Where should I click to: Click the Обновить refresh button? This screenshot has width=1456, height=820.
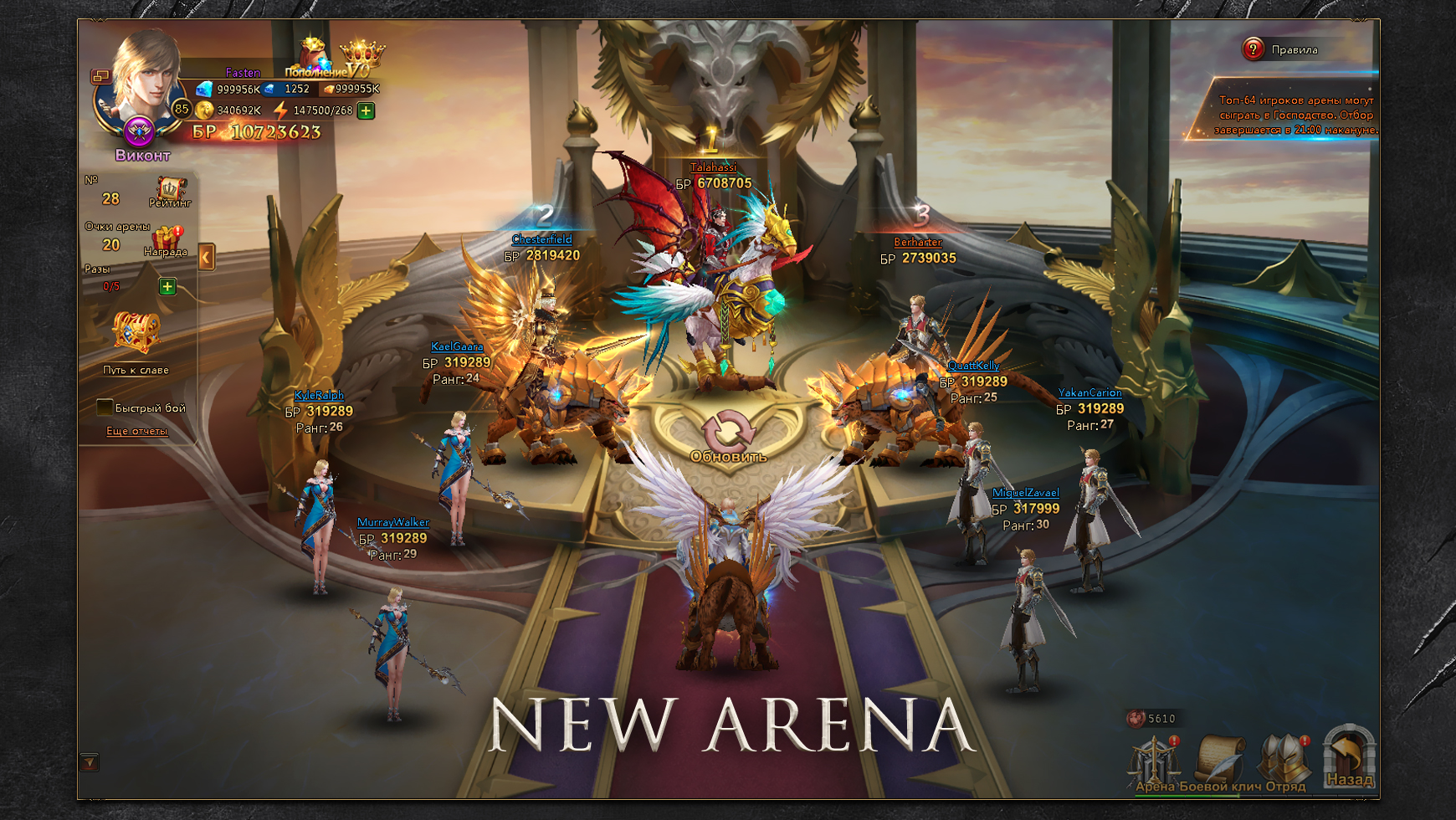point(728,437)
